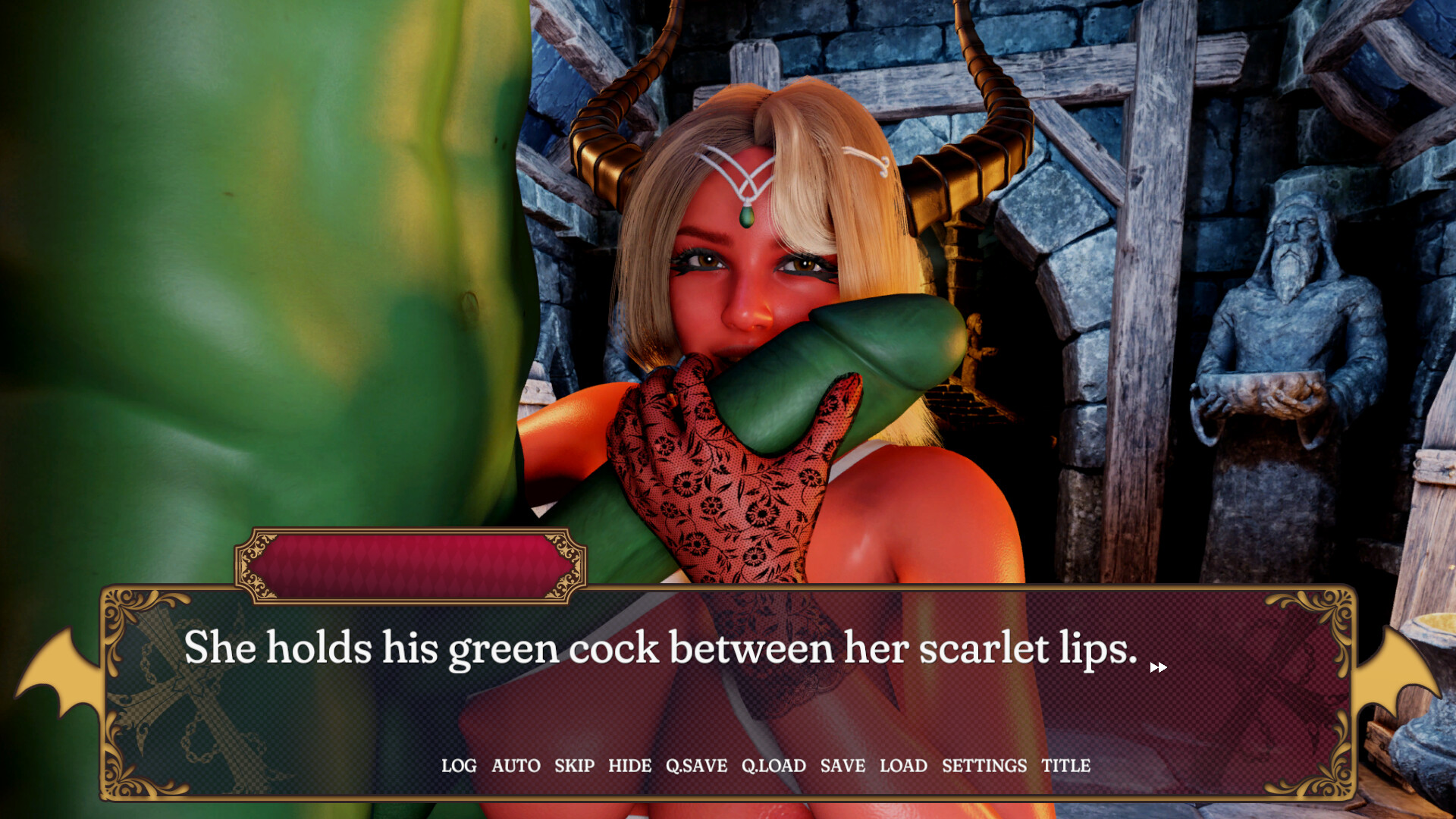Image resolution: width=1456 pixels, height=819 pixels.
Task: Toggle AUTO text advance
Action: pos(516,766)
